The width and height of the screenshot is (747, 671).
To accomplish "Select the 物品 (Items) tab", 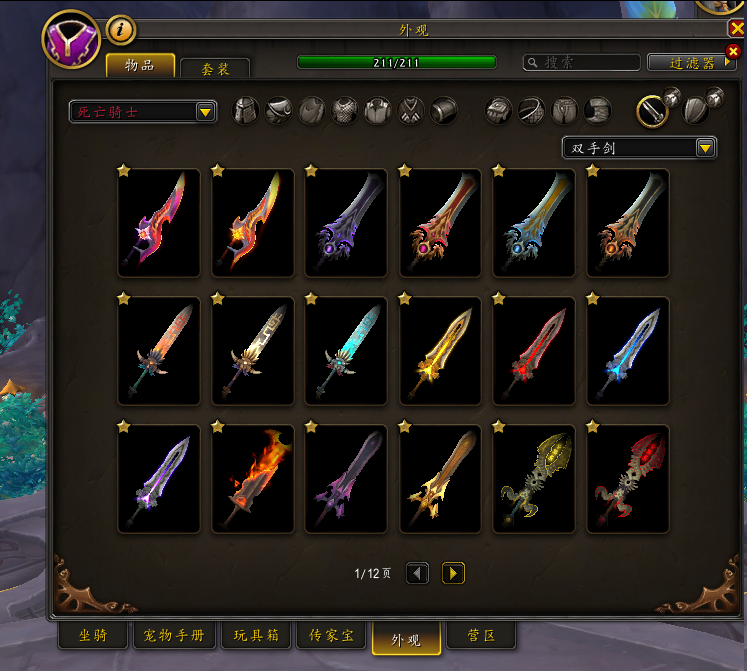I will 140,66.
